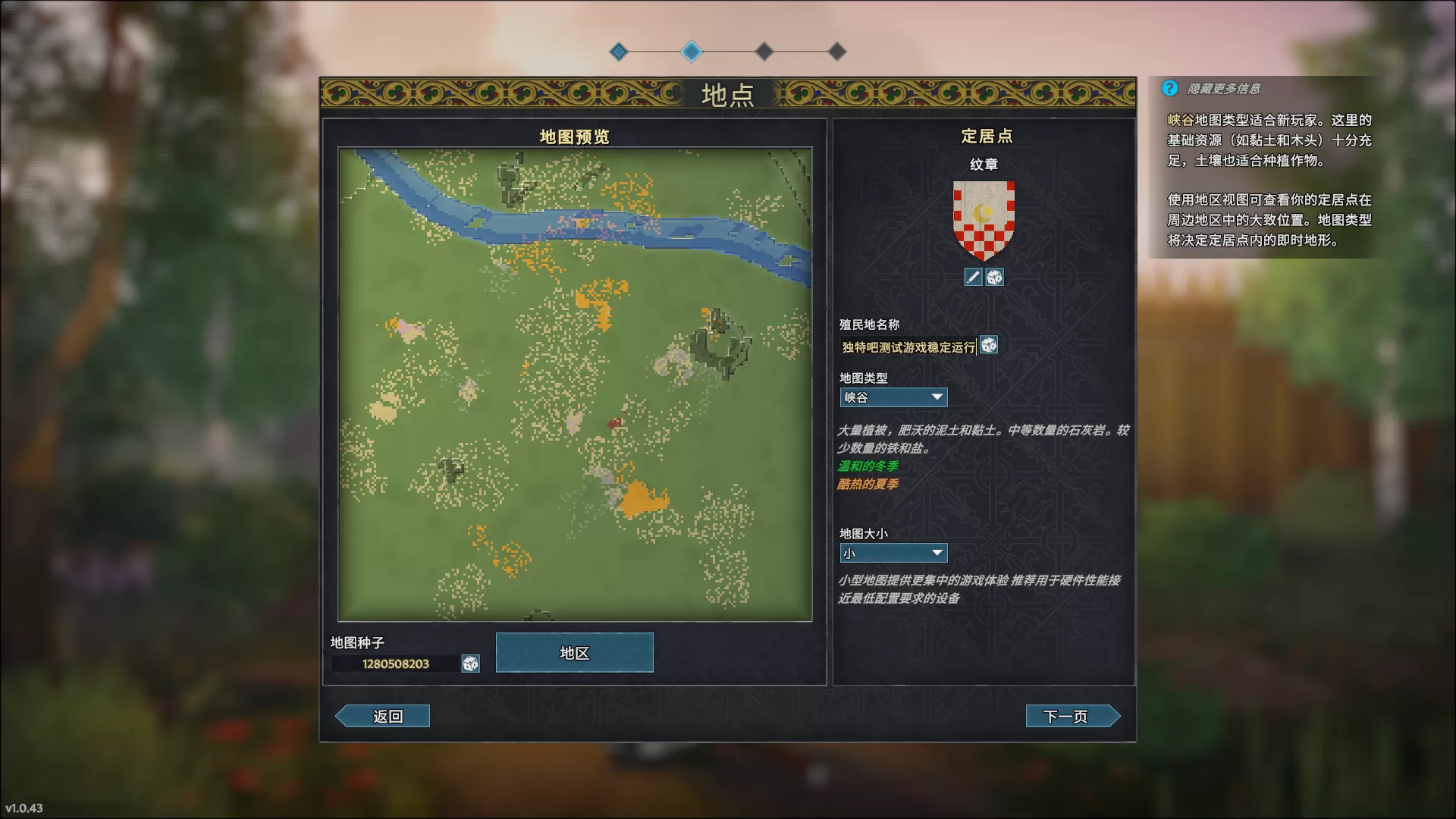
Task: Select the last diamond step indicator
Action: pyautogui.click(x=837, y=52)
